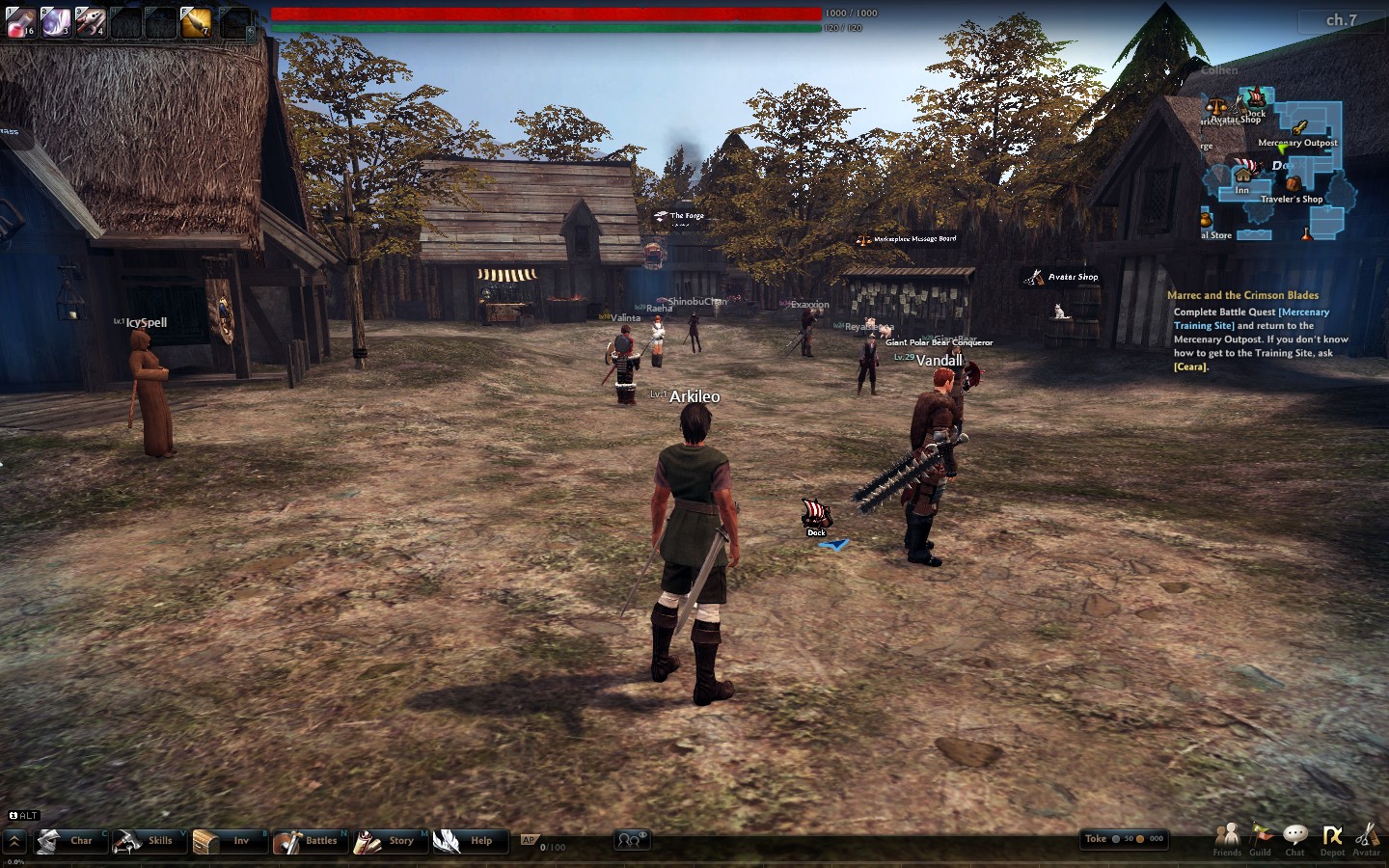
Task: Open the Depot shop
Action: [1332, 839]
